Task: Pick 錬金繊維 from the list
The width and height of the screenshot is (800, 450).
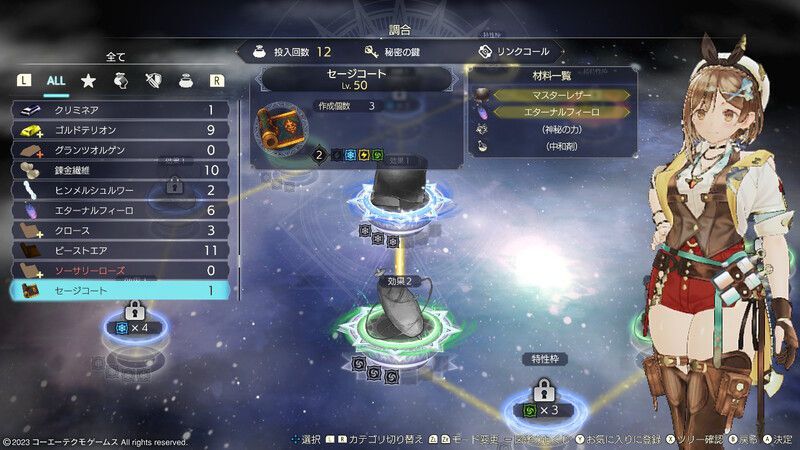Action: [120, 170]
